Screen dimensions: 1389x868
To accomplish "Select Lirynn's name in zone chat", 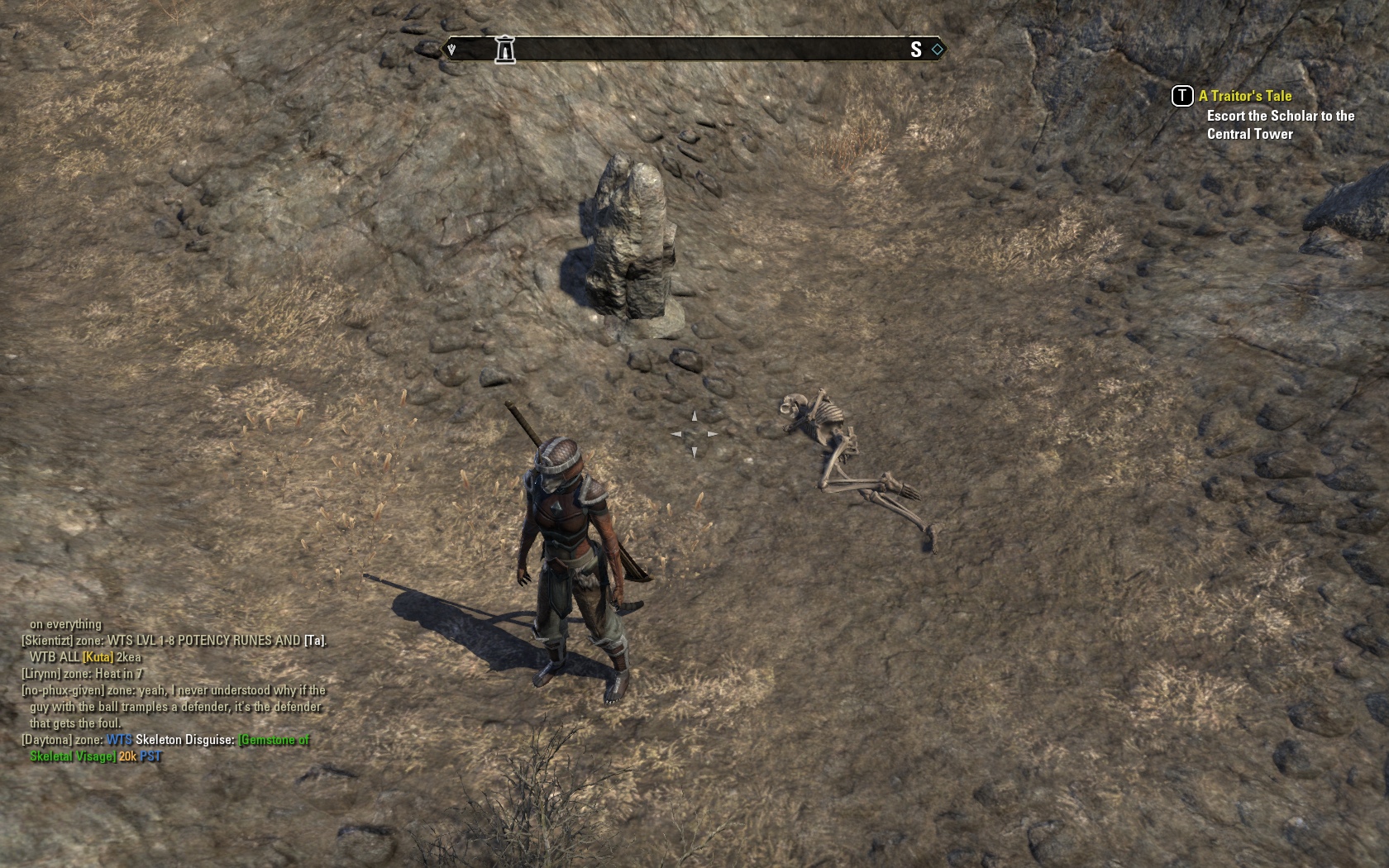I will tap(41, 674).
